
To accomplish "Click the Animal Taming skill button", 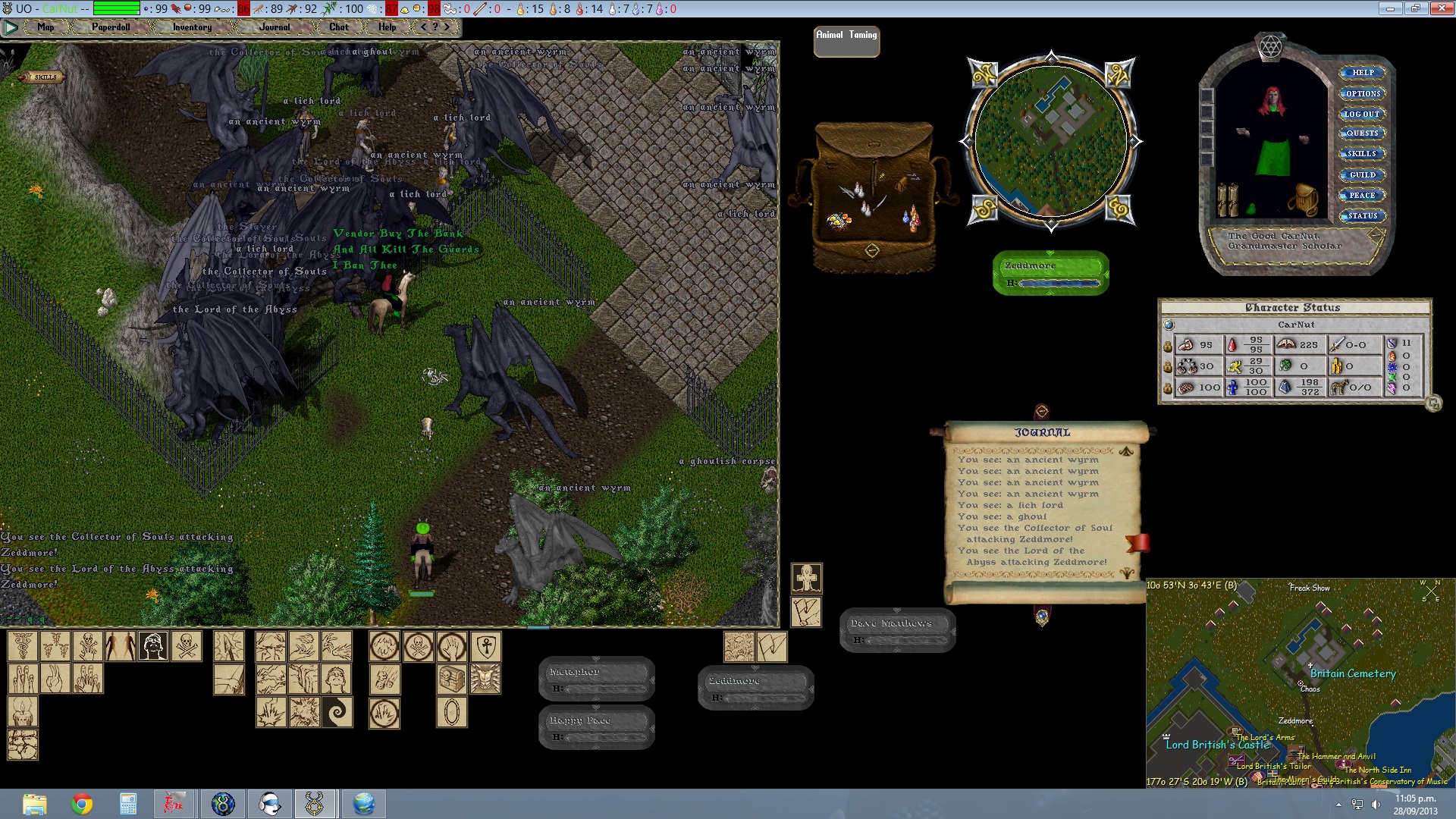I will coord(846,41).
